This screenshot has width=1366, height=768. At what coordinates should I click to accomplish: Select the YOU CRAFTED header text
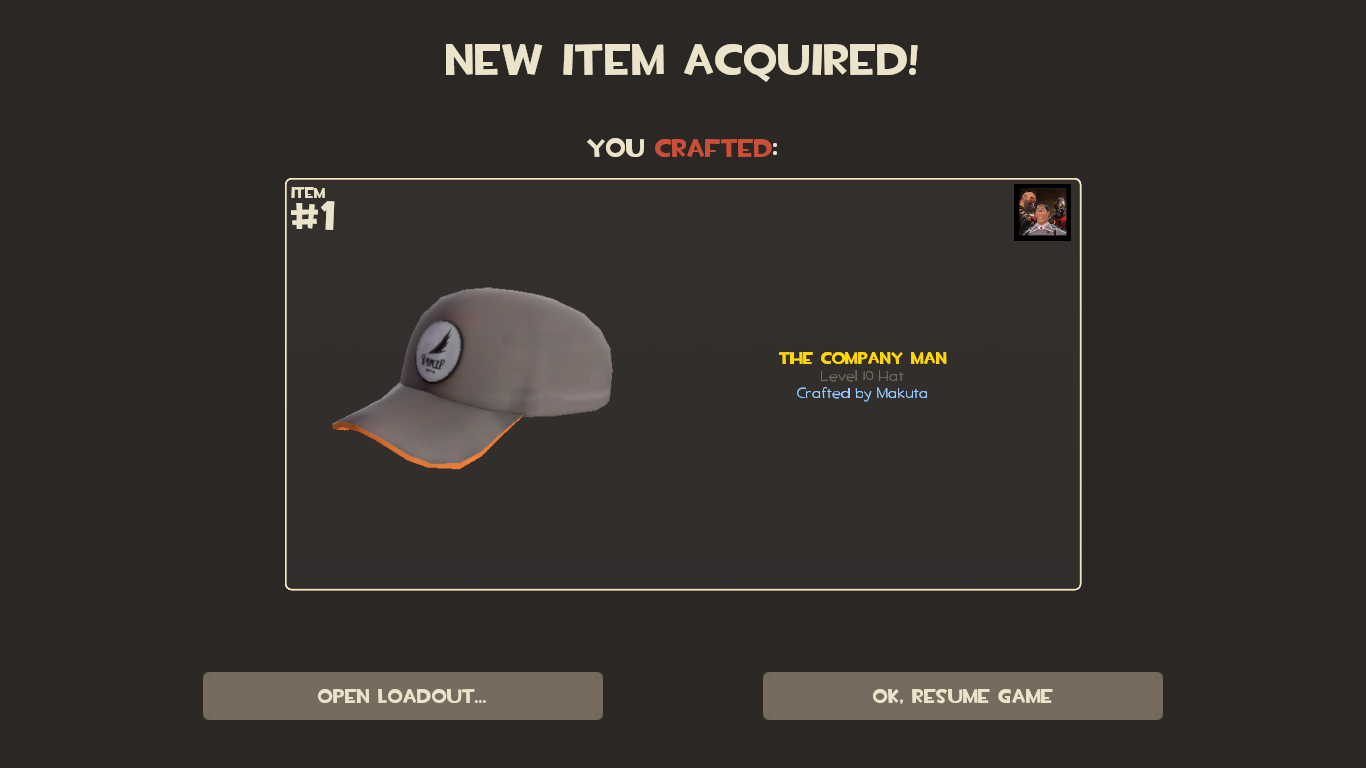coord(683,148)
